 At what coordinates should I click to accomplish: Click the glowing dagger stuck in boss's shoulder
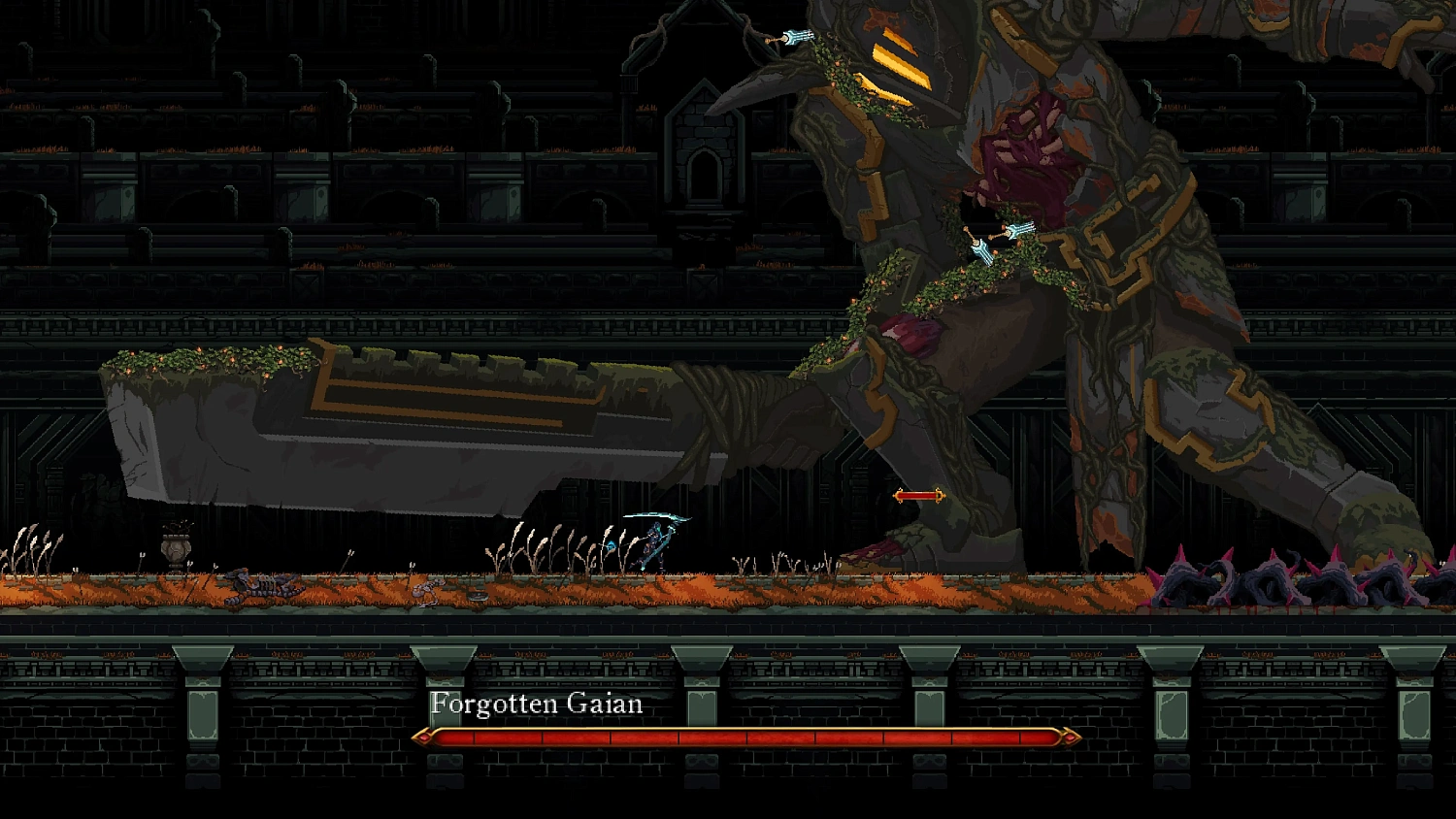click(x=796, y=35)
